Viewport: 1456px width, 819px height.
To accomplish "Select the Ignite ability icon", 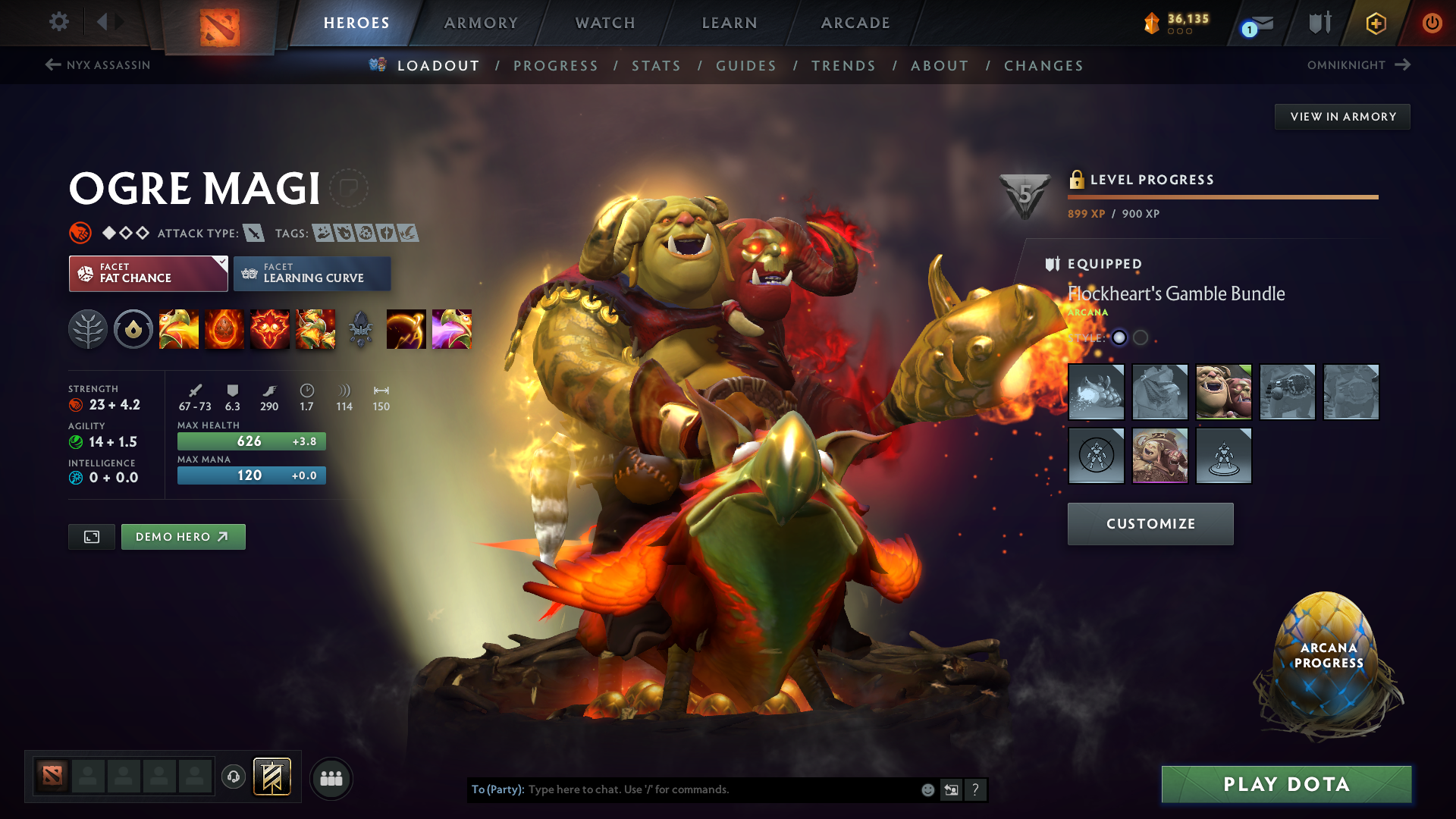I will 224,329.
